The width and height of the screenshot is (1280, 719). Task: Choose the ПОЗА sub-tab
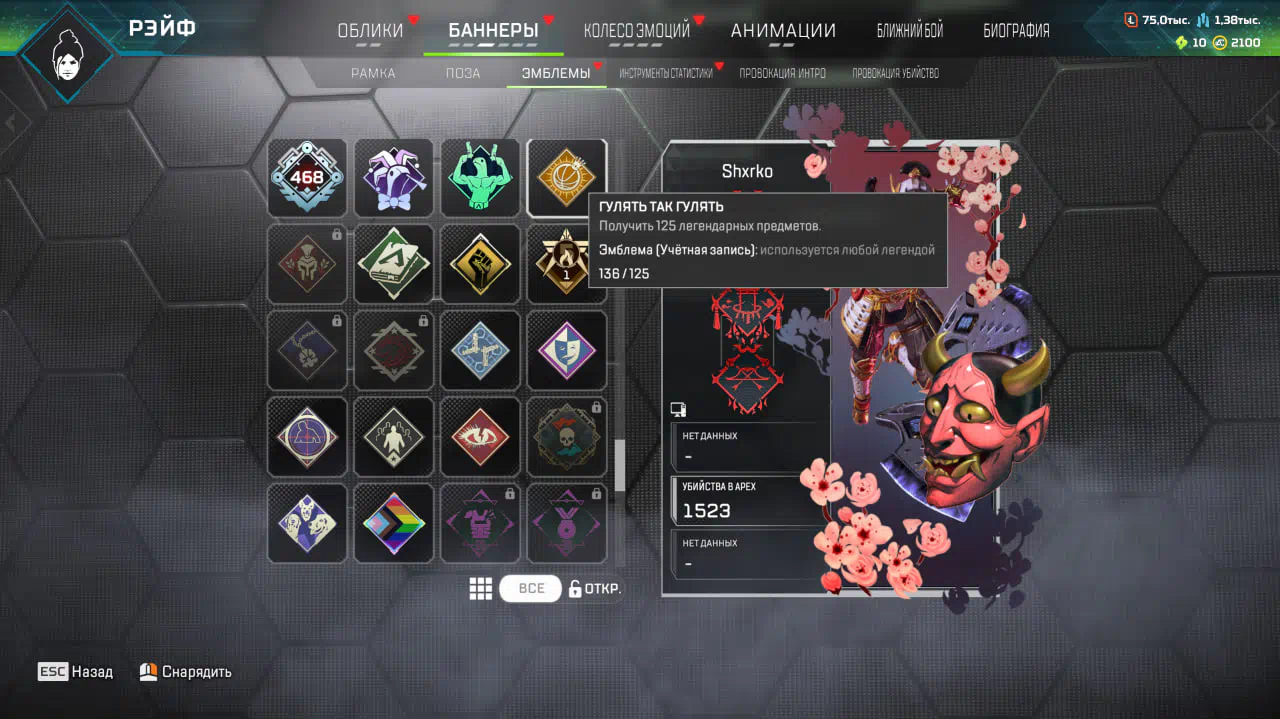(463, 73)
